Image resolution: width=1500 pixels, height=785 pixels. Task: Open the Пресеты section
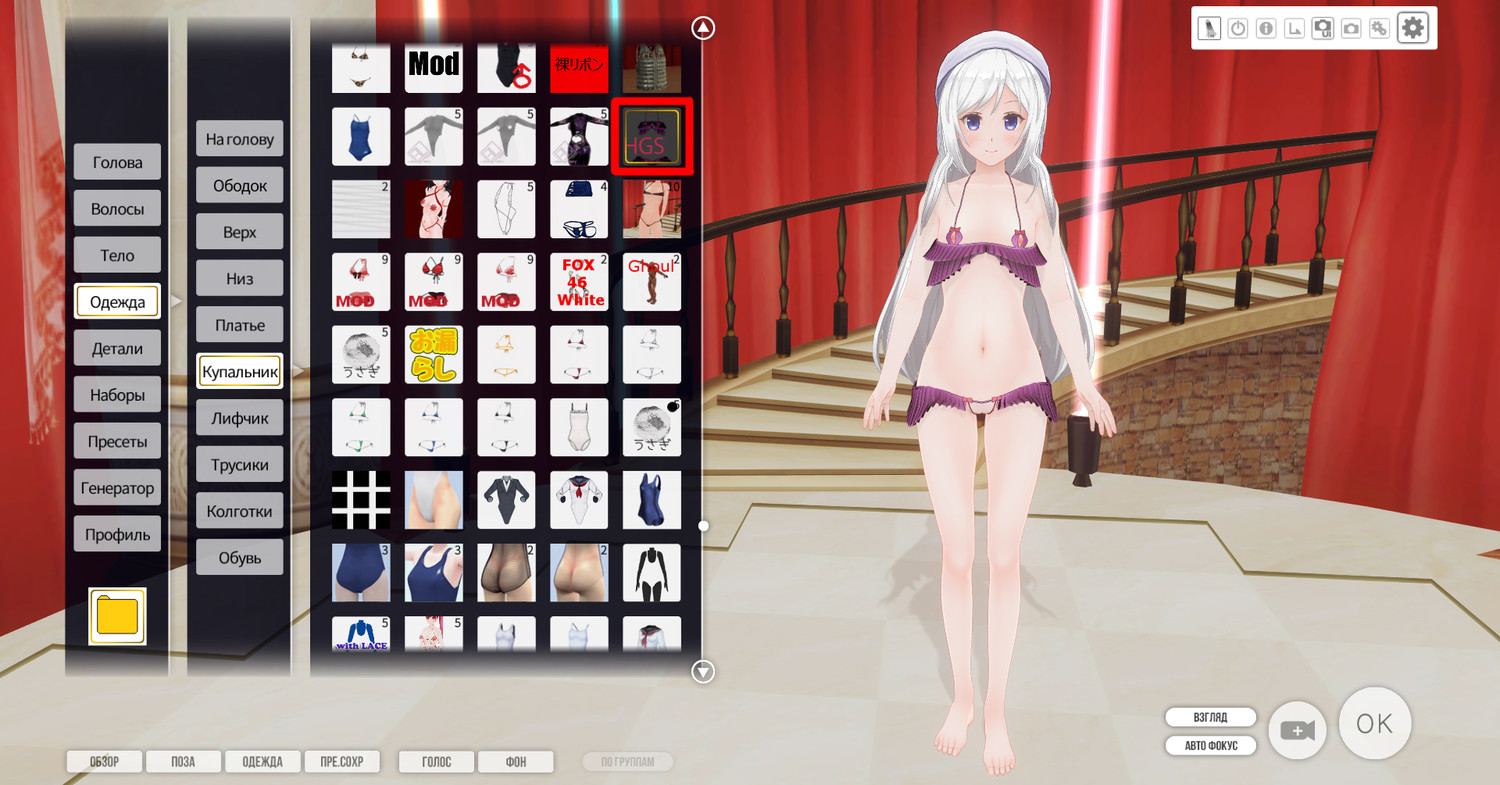(117, 441)
